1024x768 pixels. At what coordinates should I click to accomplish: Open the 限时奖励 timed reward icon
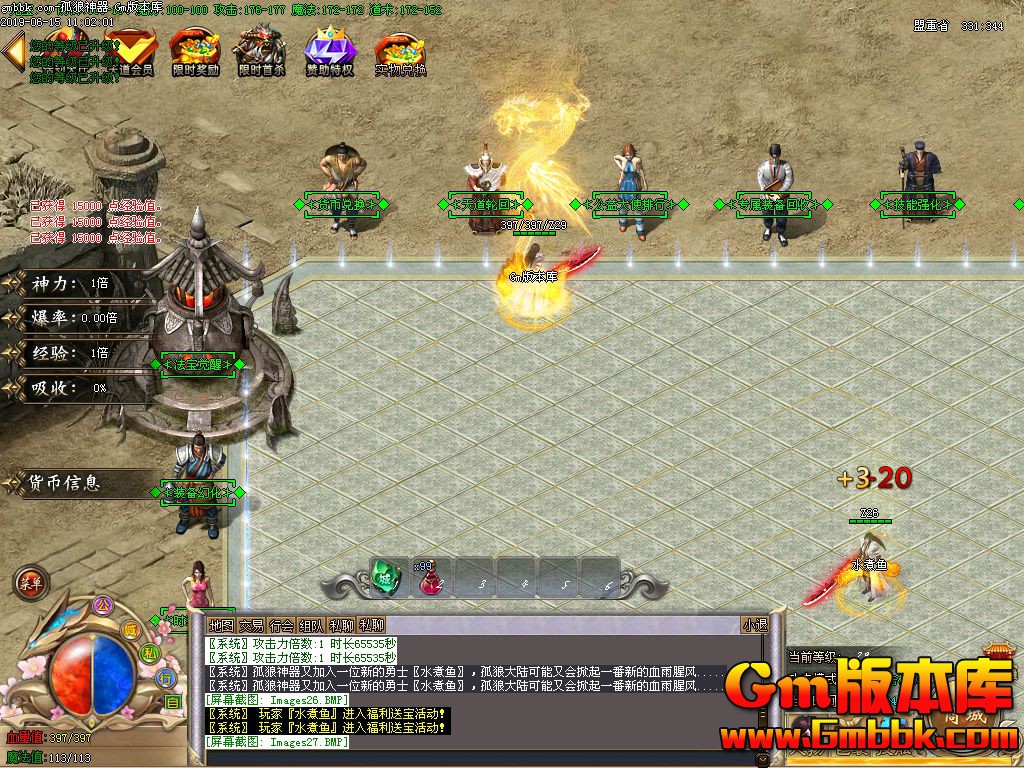194,50
